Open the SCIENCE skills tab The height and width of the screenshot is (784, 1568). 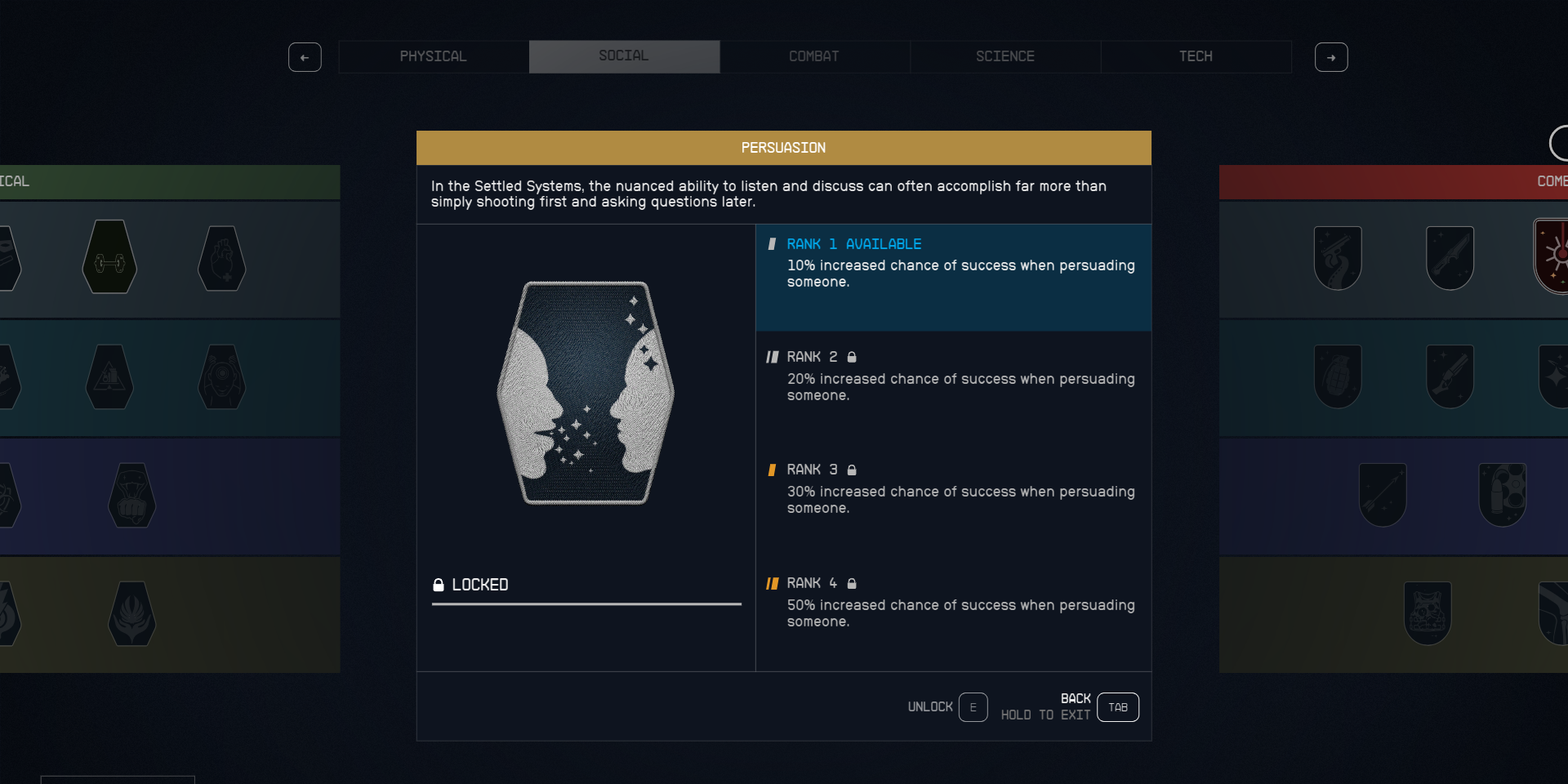point(1005,56)
